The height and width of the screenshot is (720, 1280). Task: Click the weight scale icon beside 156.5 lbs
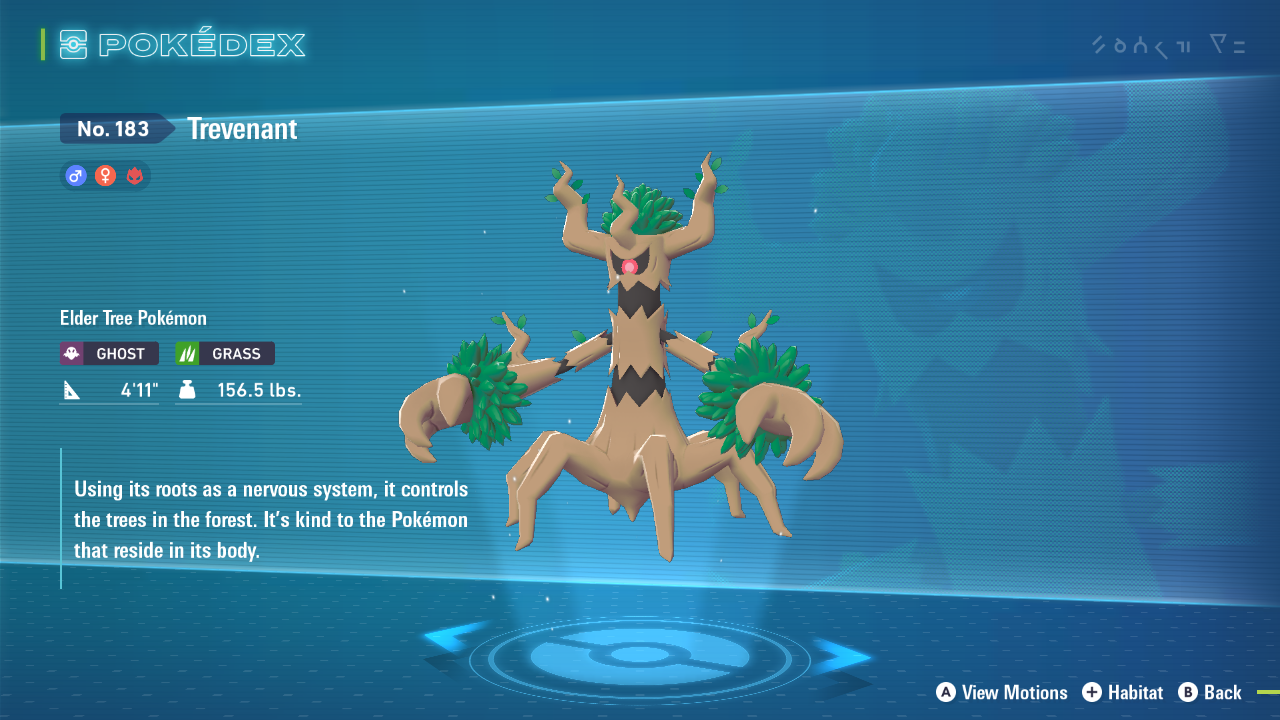pos(185,390)
